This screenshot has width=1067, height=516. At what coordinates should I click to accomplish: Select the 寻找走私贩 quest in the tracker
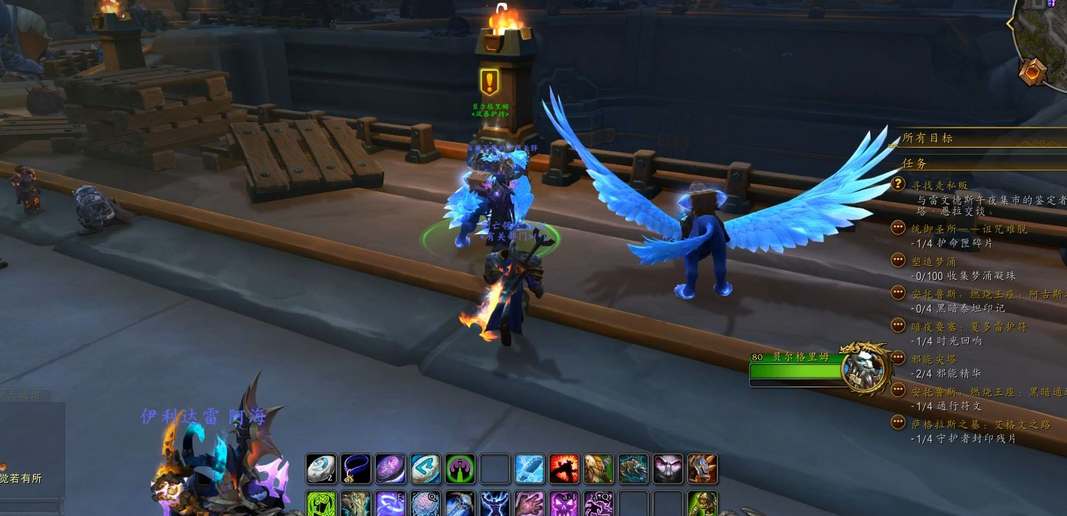click(x=942, y=185)
